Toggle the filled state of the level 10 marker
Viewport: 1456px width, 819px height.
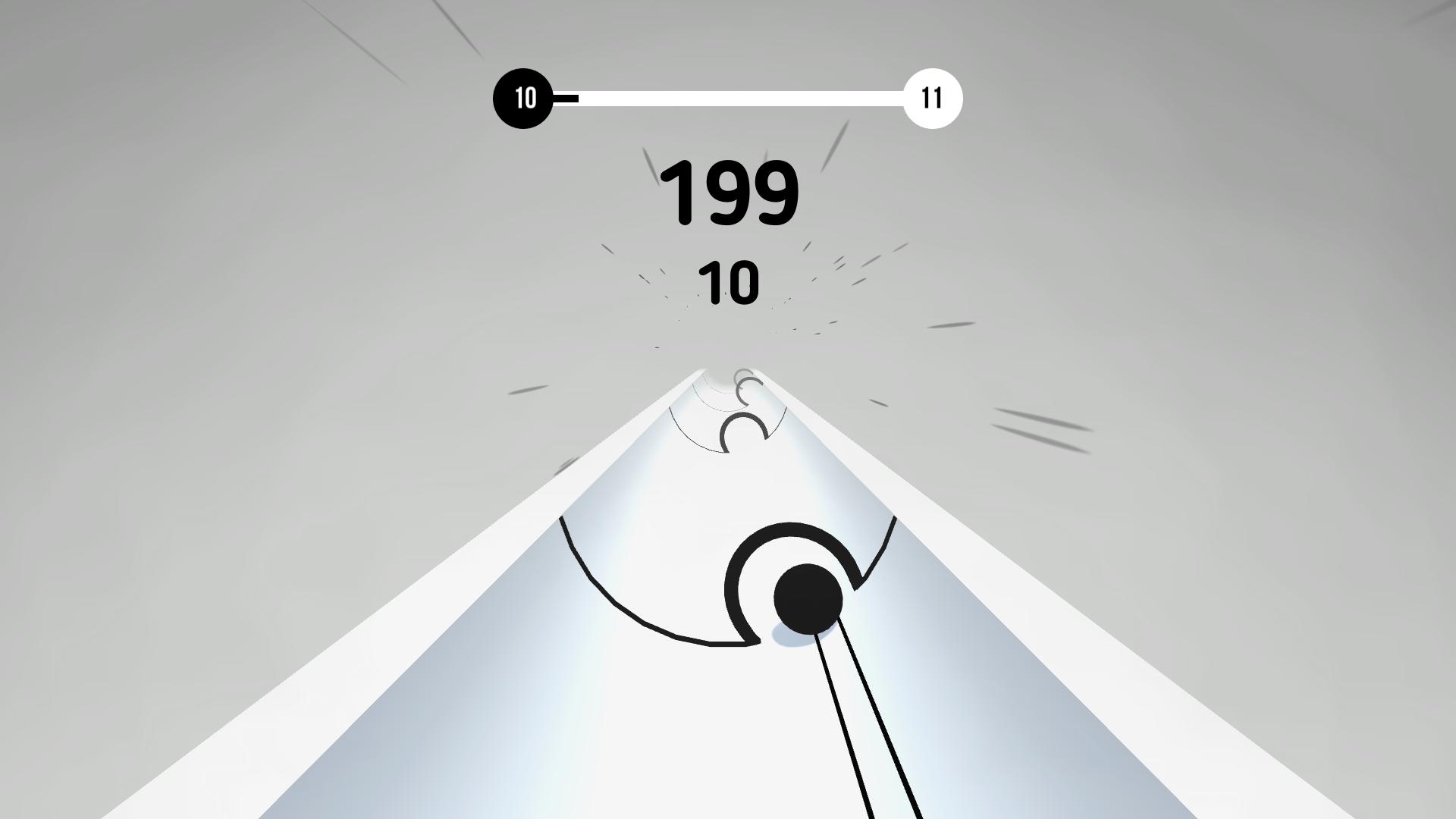(x=523, y=97)
